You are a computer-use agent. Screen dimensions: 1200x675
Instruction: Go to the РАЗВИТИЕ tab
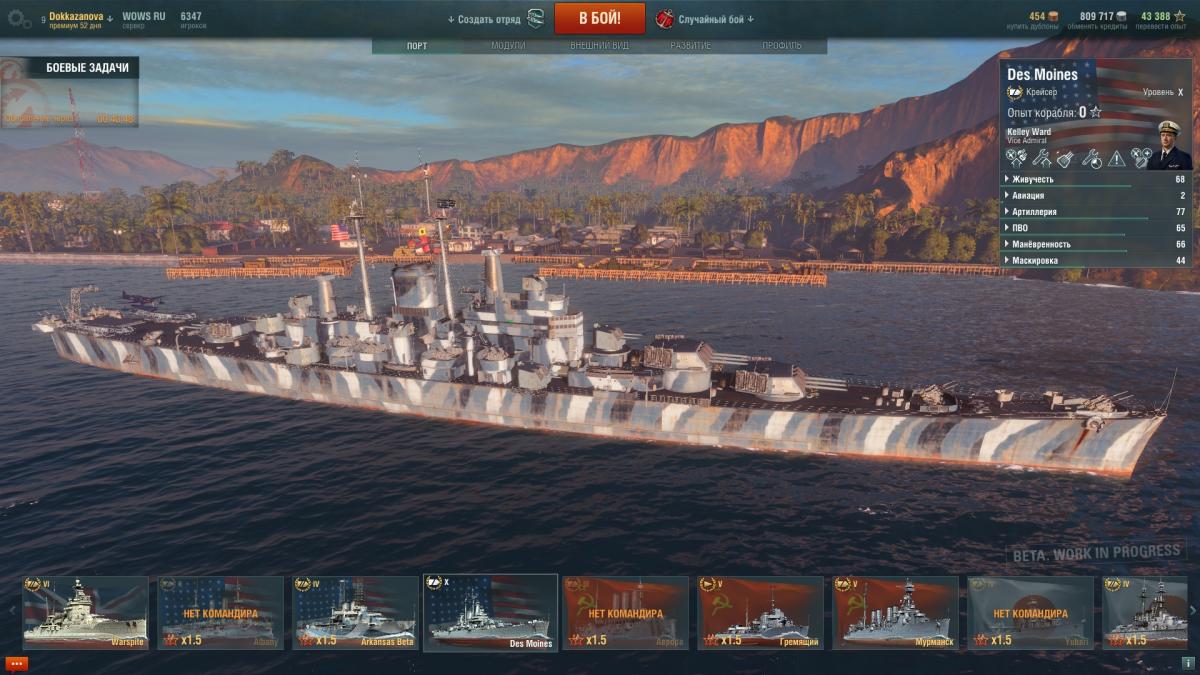691,46
